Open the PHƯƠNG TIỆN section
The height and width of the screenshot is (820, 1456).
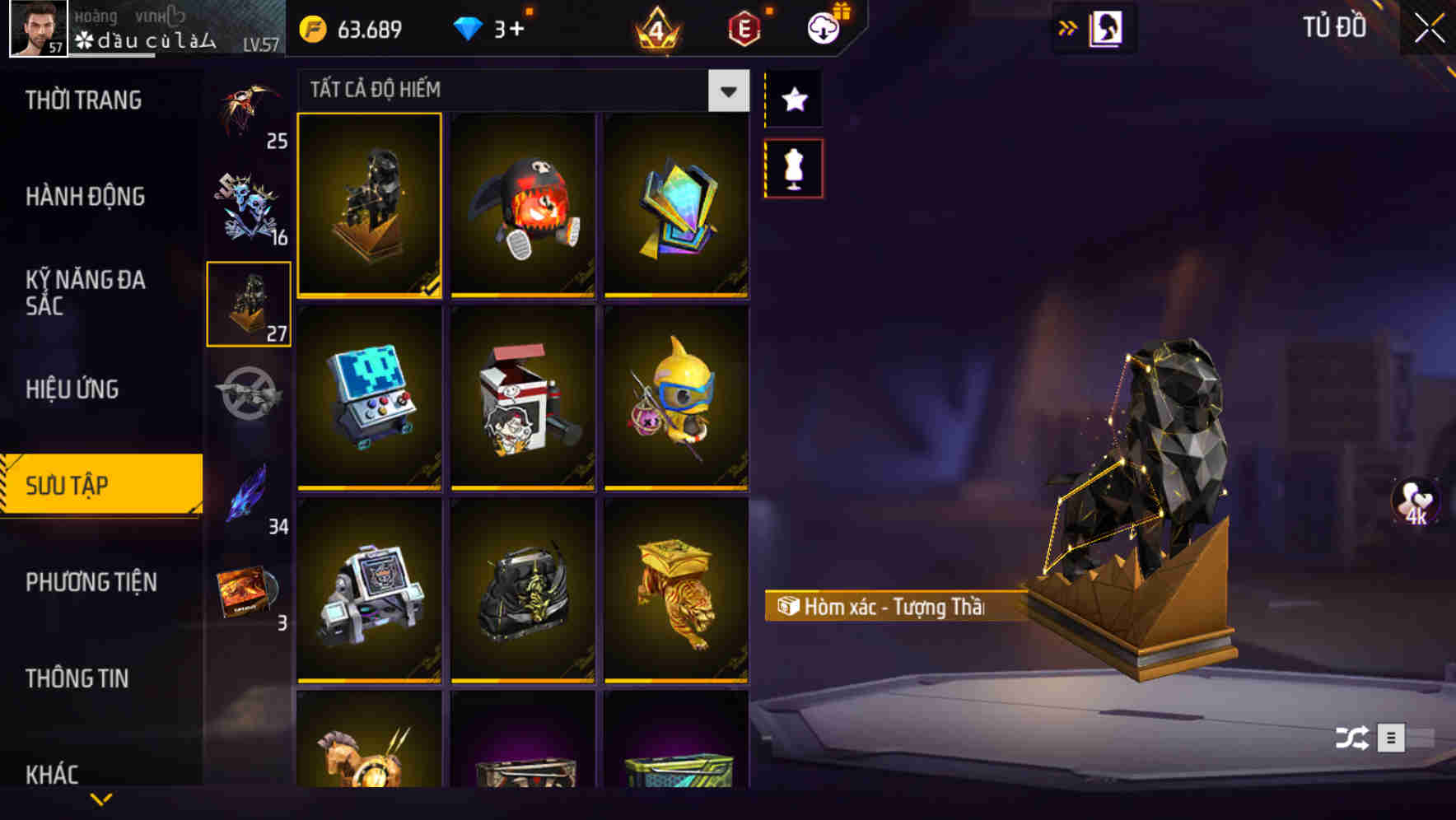click(x=91, y=581)
